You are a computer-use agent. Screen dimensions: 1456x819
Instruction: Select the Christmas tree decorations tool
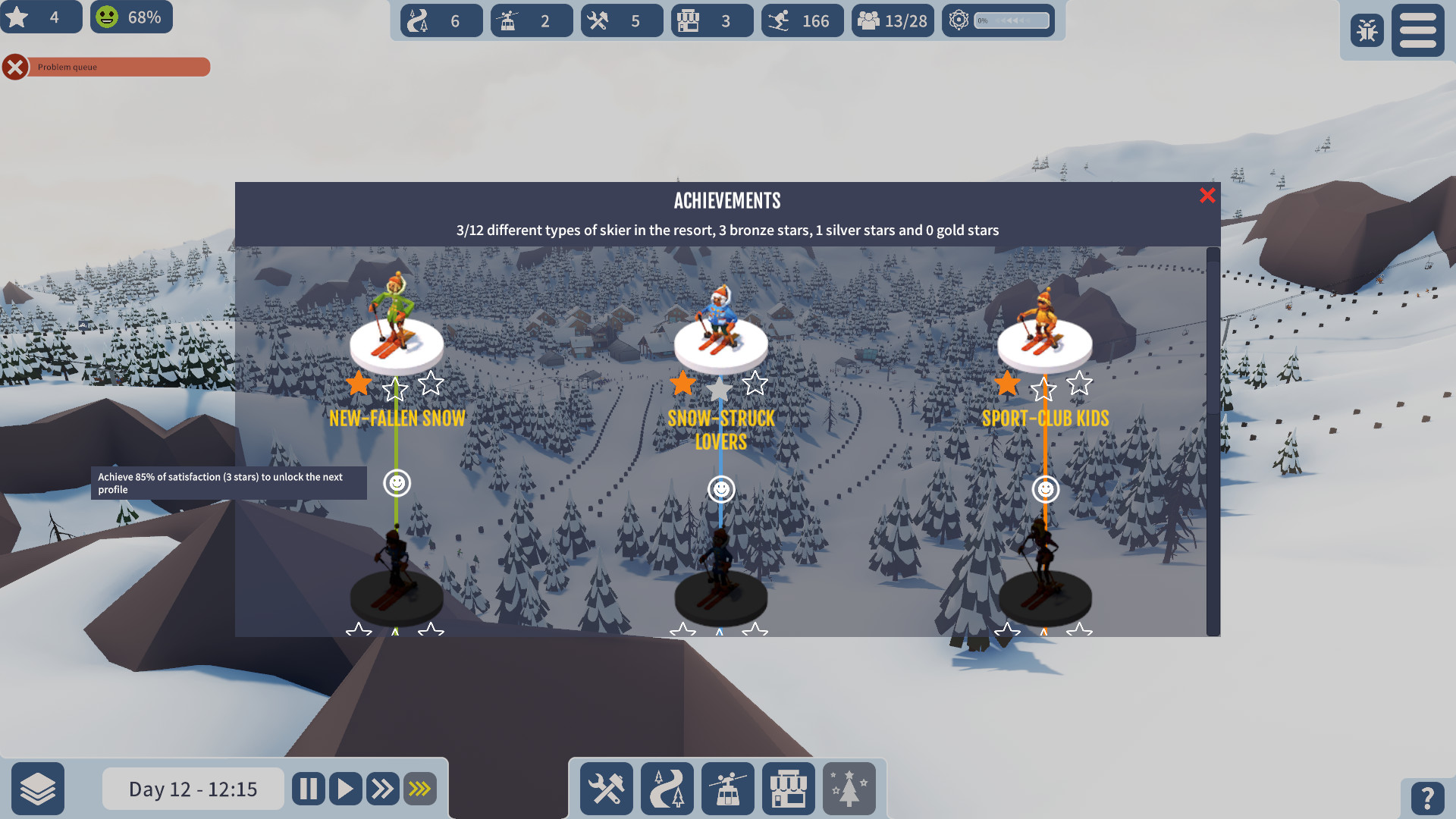(x=849, y=789)
